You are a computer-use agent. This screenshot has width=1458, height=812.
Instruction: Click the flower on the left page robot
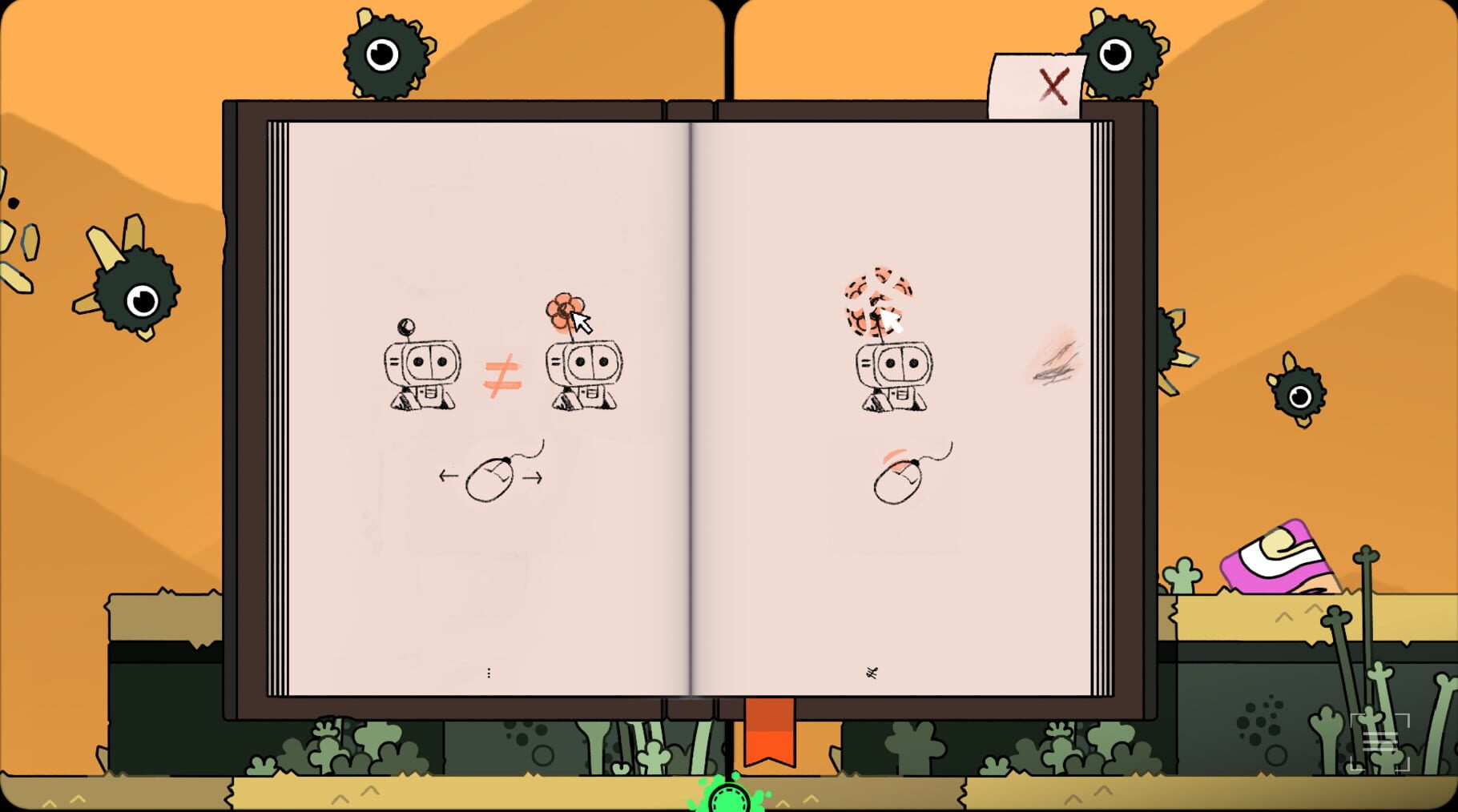pos(566,307)
